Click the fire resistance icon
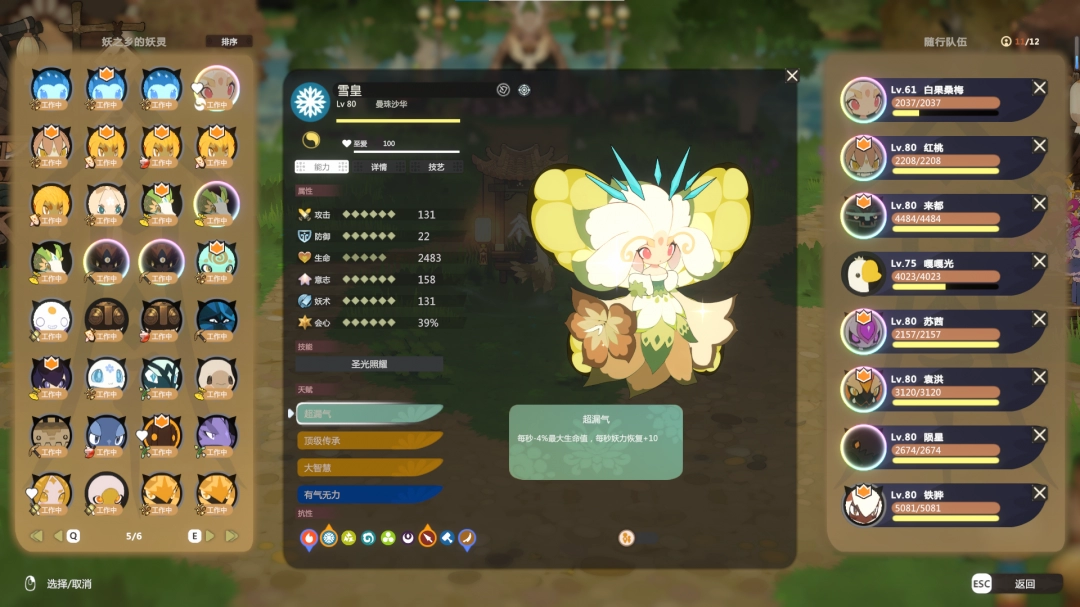Viewport: 1080px width, 607px height. point(309,538)
